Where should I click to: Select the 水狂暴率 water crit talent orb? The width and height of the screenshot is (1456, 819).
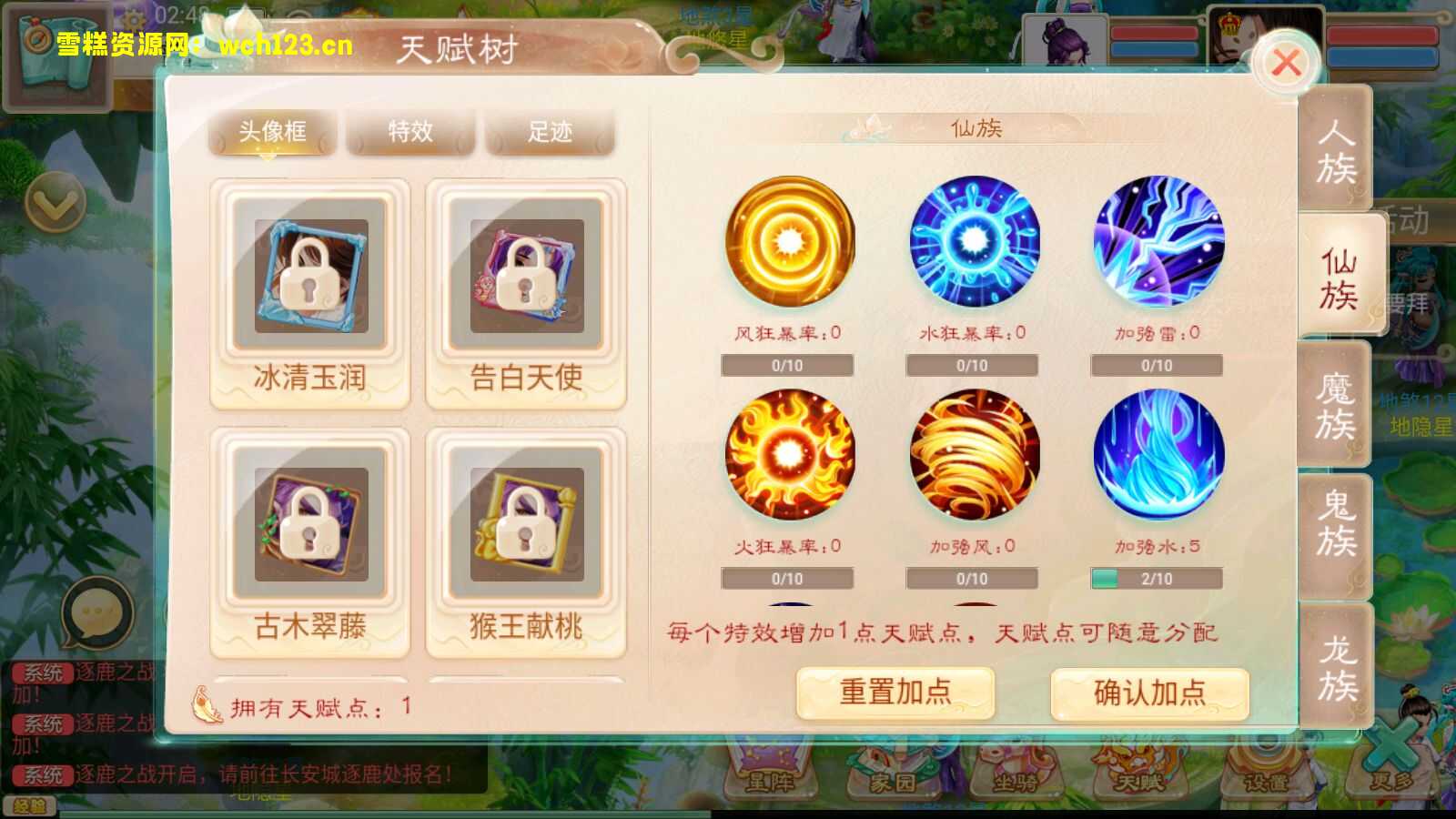point(974,241)
